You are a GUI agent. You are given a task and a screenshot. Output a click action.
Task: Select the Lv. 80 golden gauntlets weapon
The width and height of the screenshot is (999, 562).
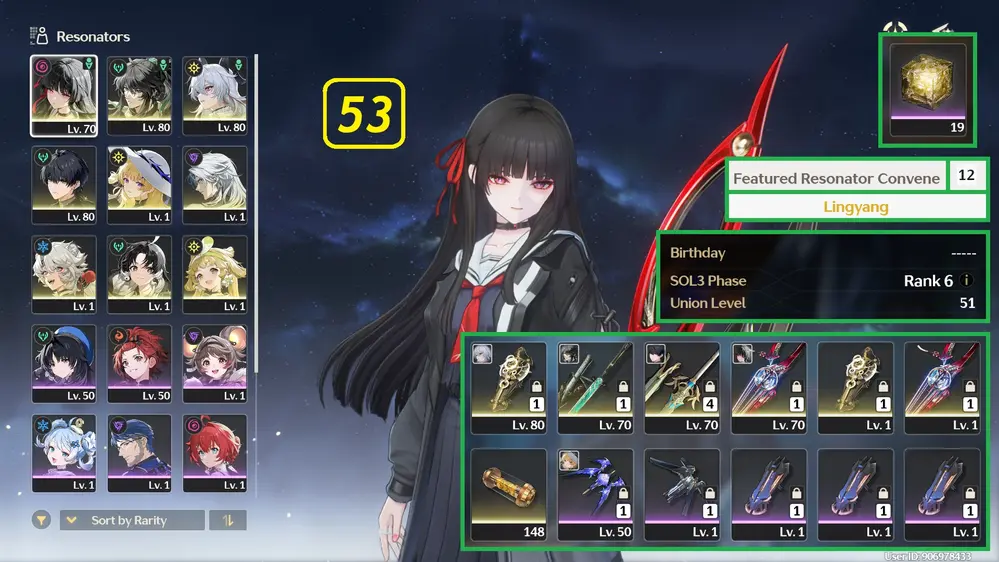click(508, 387)
